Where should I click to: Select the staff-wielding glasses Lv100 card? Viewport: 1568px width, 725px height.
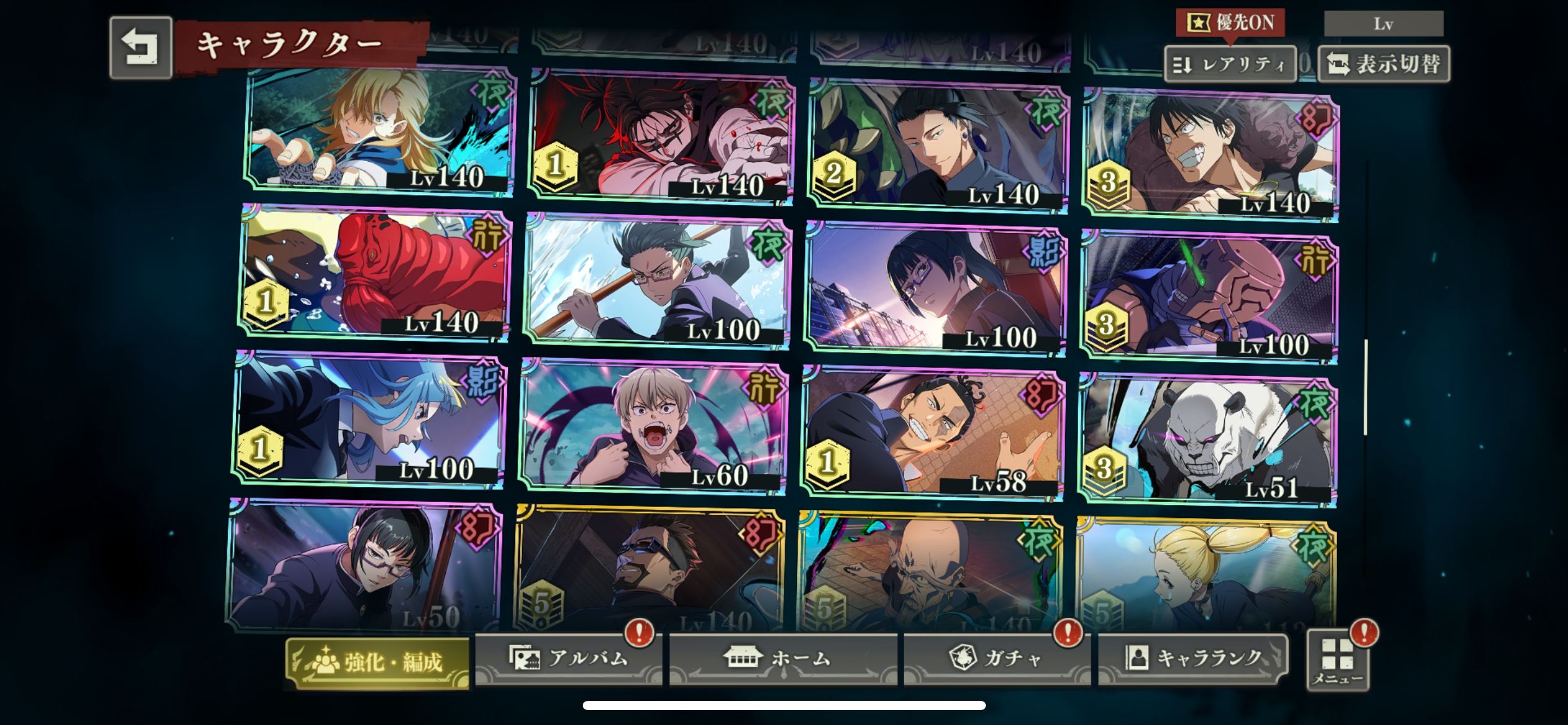pyautogui.click(x=656, y=282)
